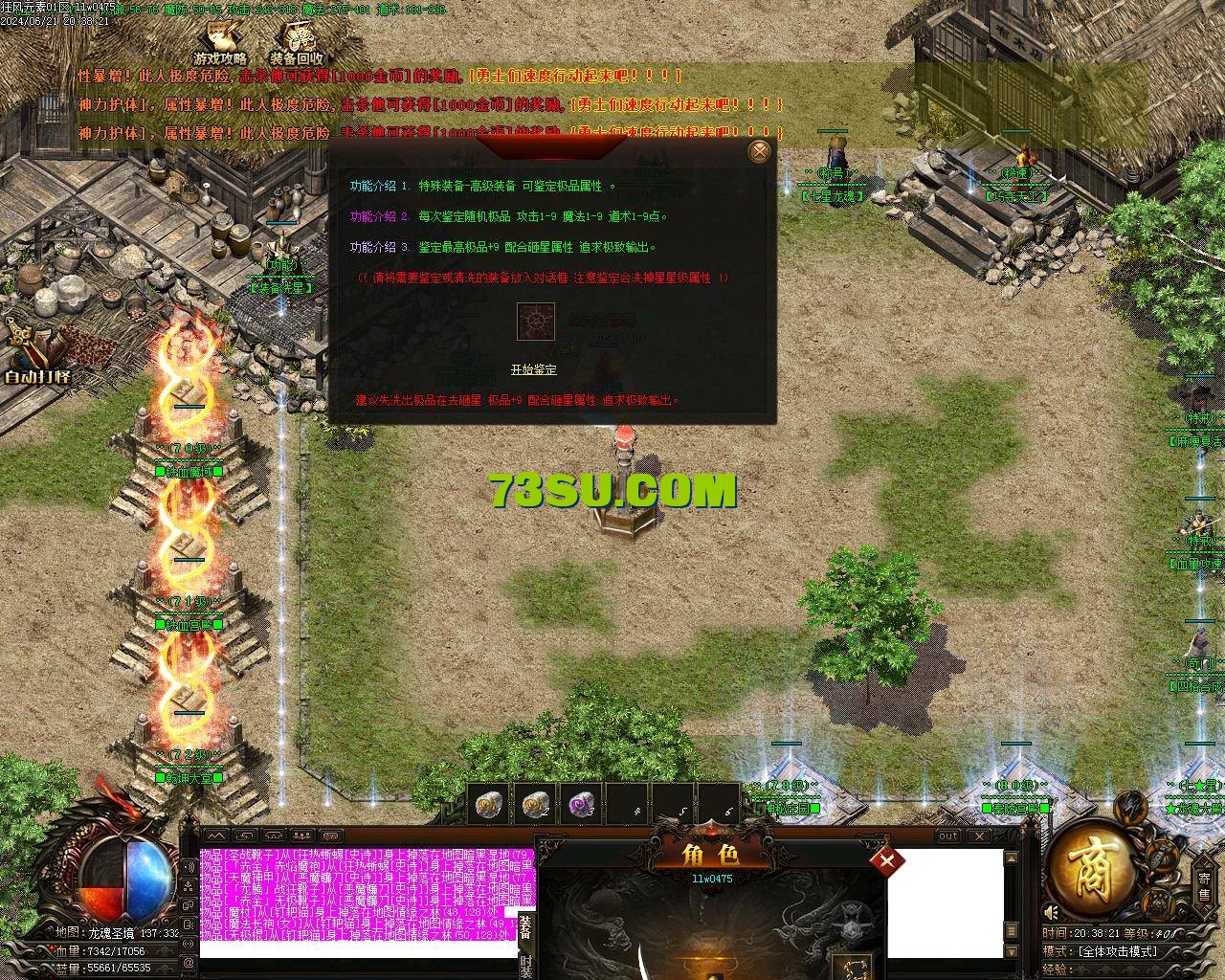Select the equipment slot in the appraisal dialog
The image size is (1225, 980).
pyautogui.click(x=536, y=322)
